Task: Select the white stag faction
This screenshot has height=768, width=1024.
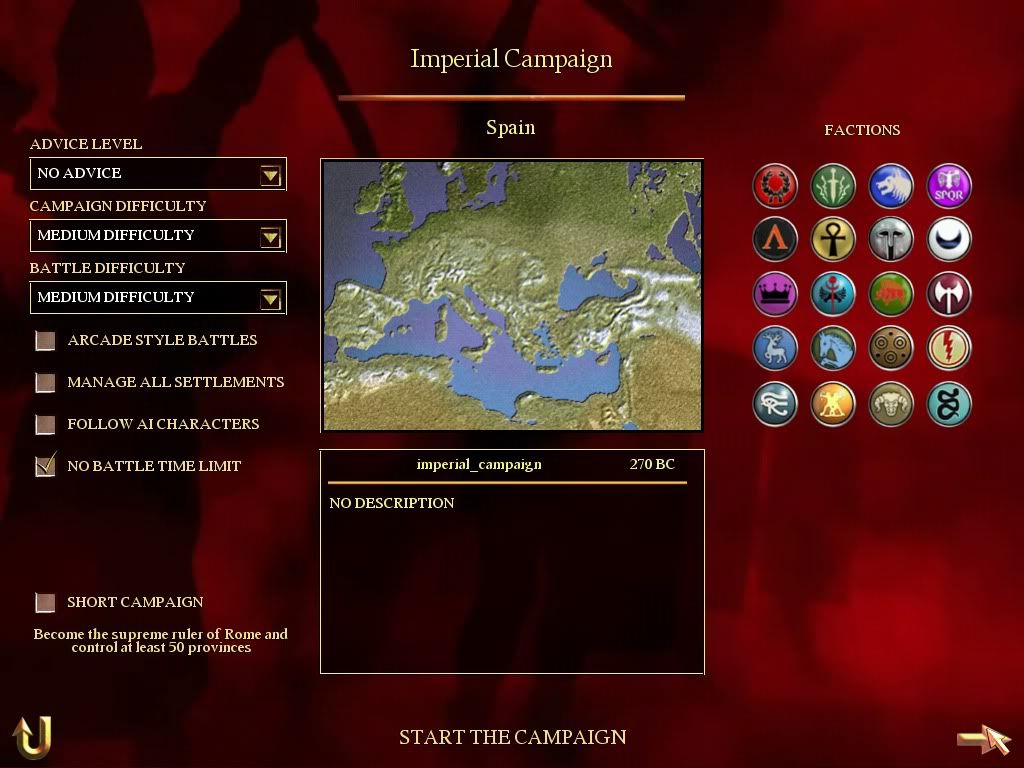Action: coord(775,348)
